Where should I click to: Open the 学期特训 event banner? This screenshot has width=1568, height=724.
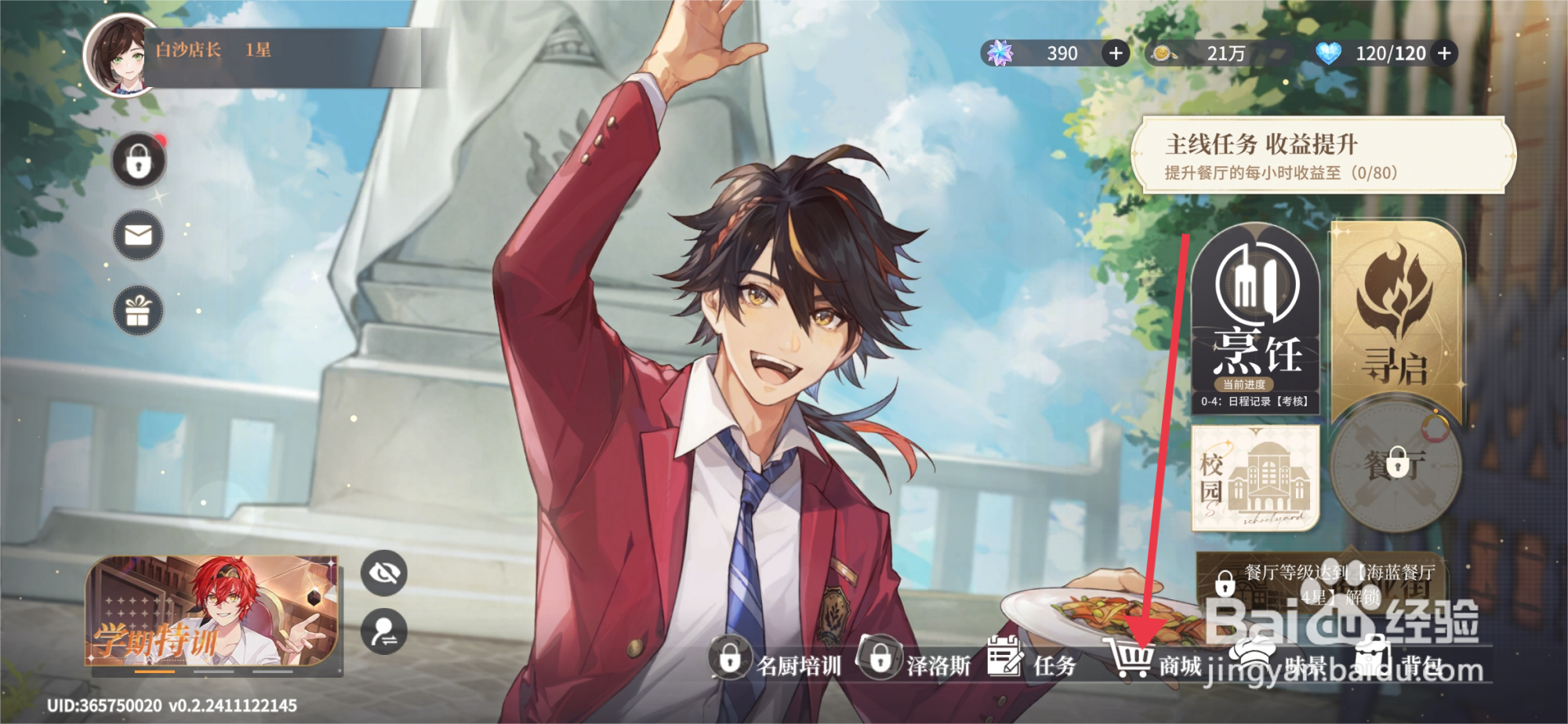(x=213, y=613)
